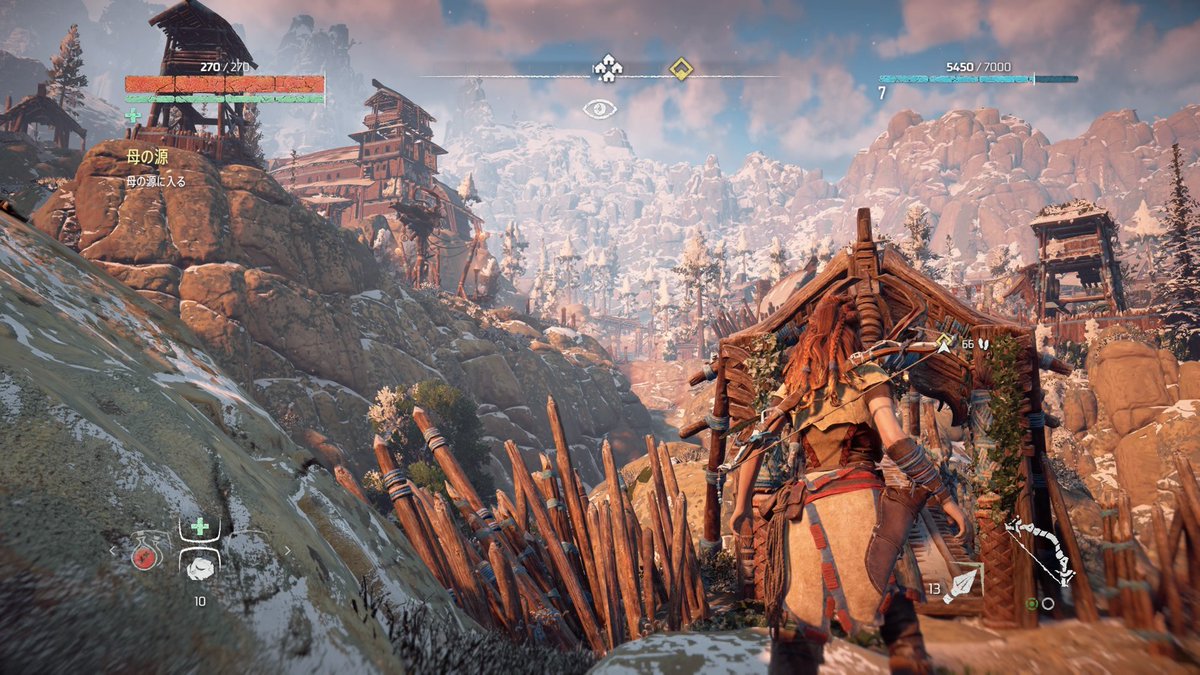Select the hunter bow weapon icon

tap(1040, 549)
